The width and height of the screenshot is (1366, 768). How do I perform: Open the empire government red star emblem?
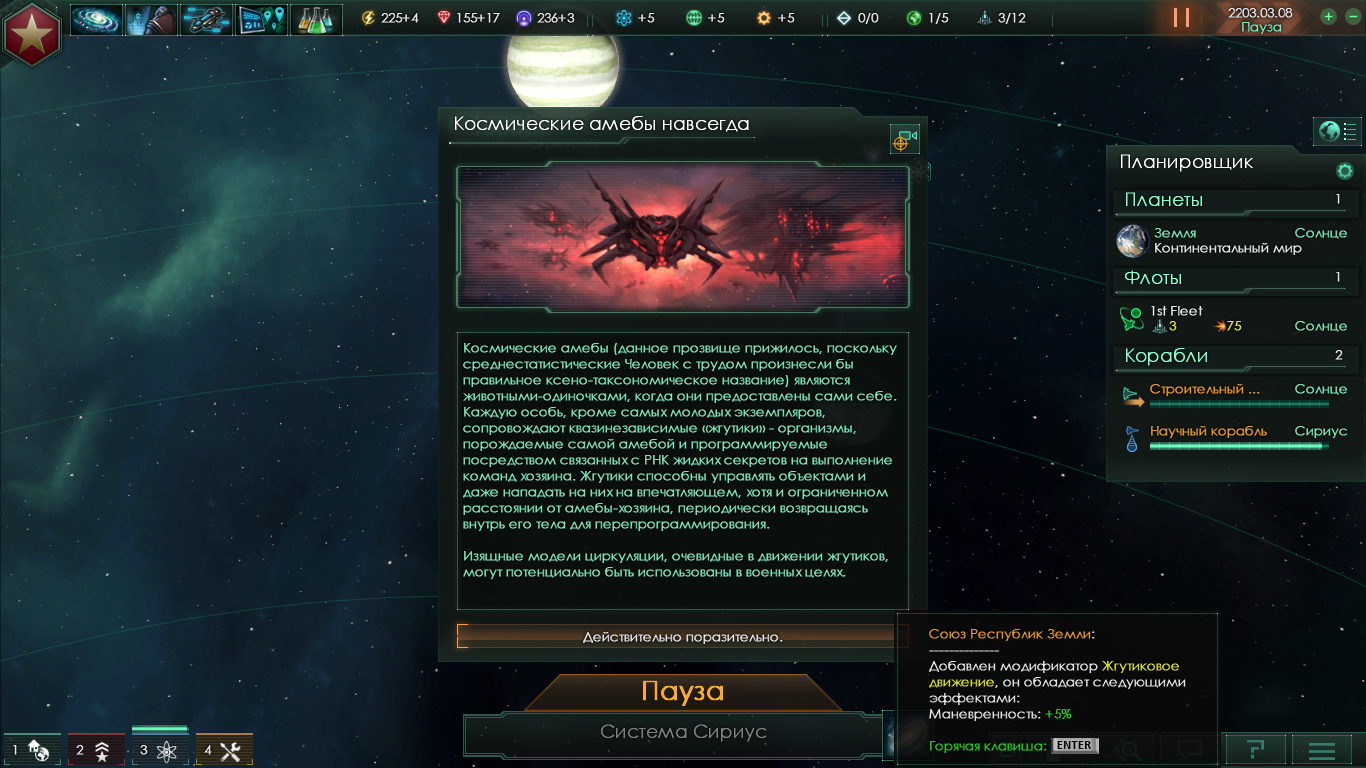tap(32, 33)
